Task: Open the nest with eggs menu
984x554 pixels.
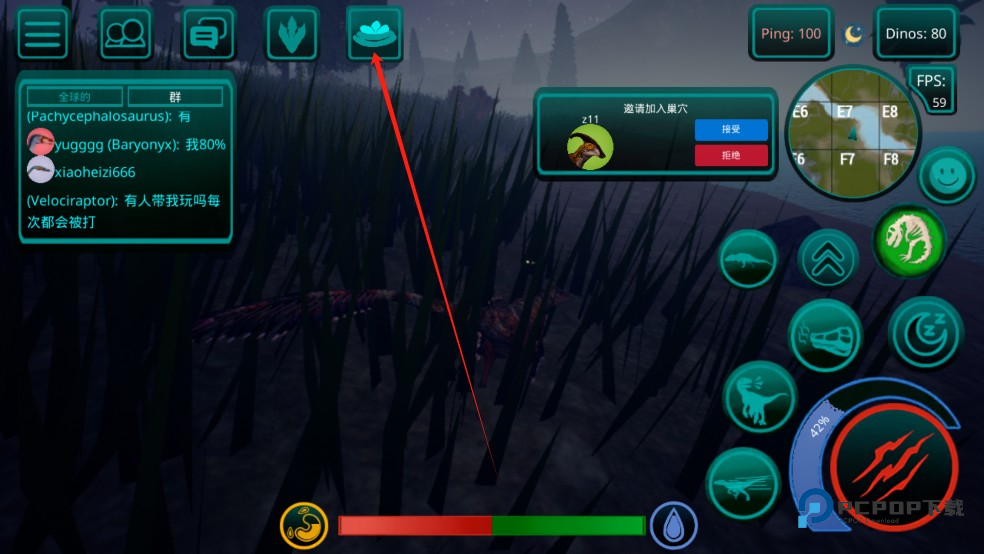Action: 374,34
